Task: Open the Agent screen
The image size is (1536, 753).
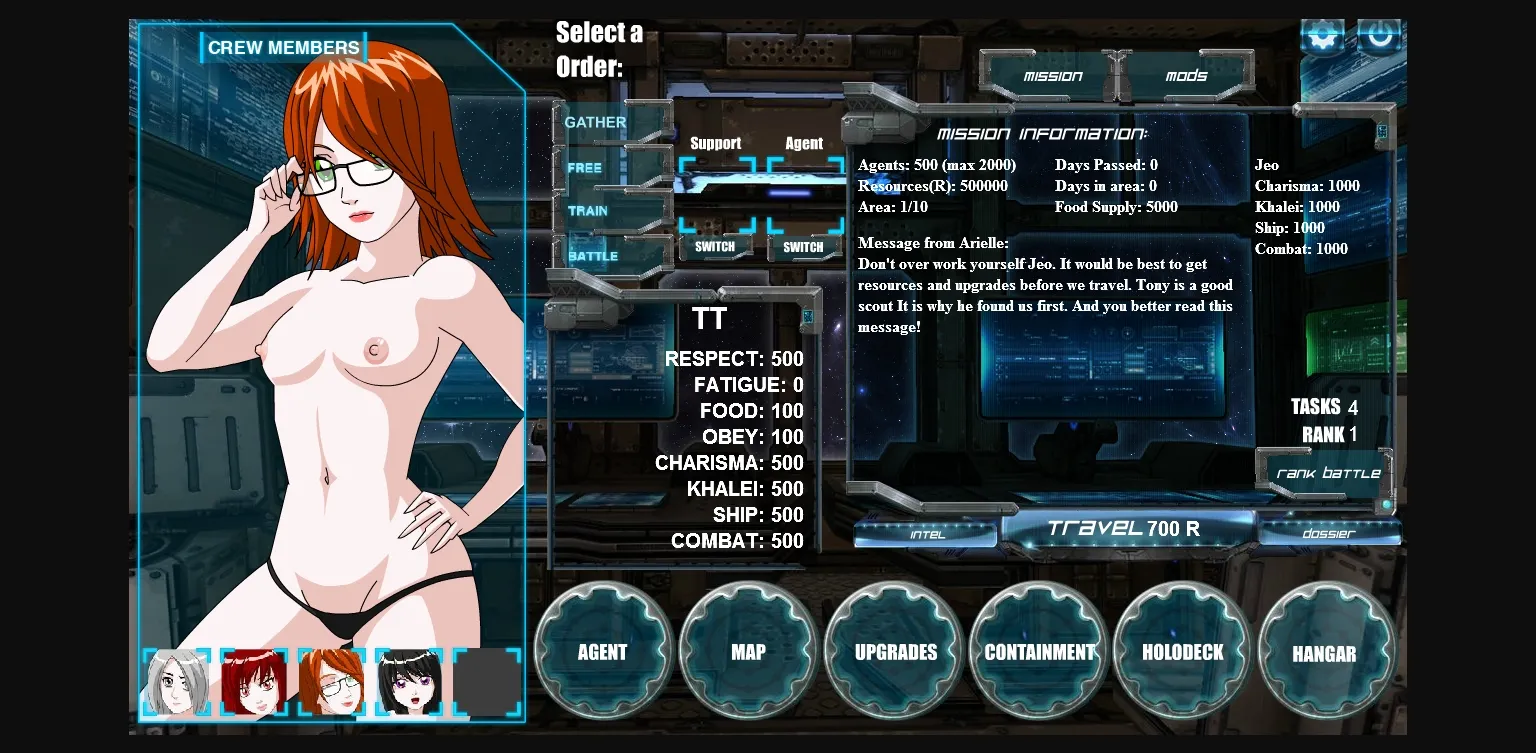Action: point(602,652)
